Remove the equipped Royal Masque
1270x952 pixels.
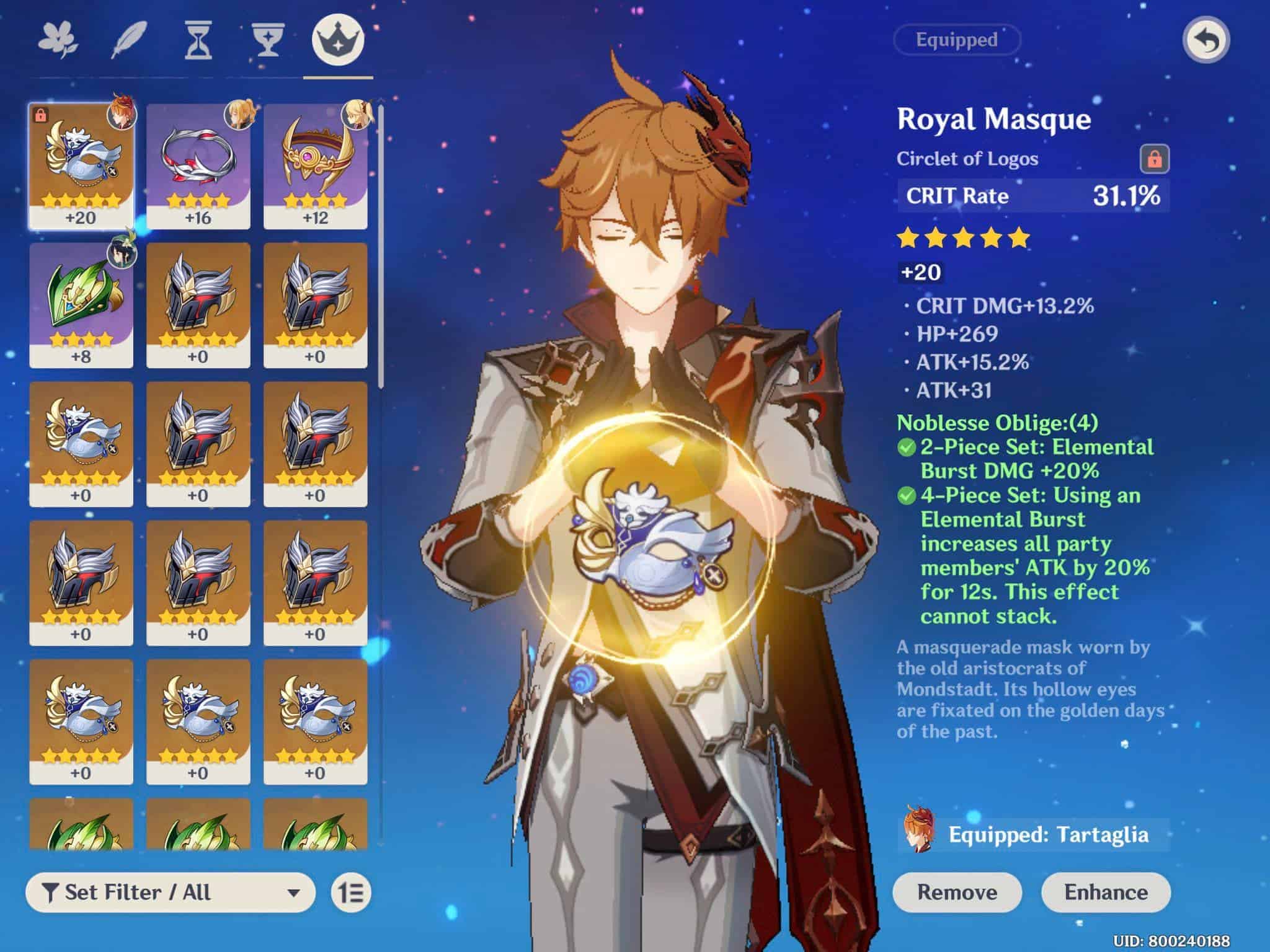pos(957,892)
